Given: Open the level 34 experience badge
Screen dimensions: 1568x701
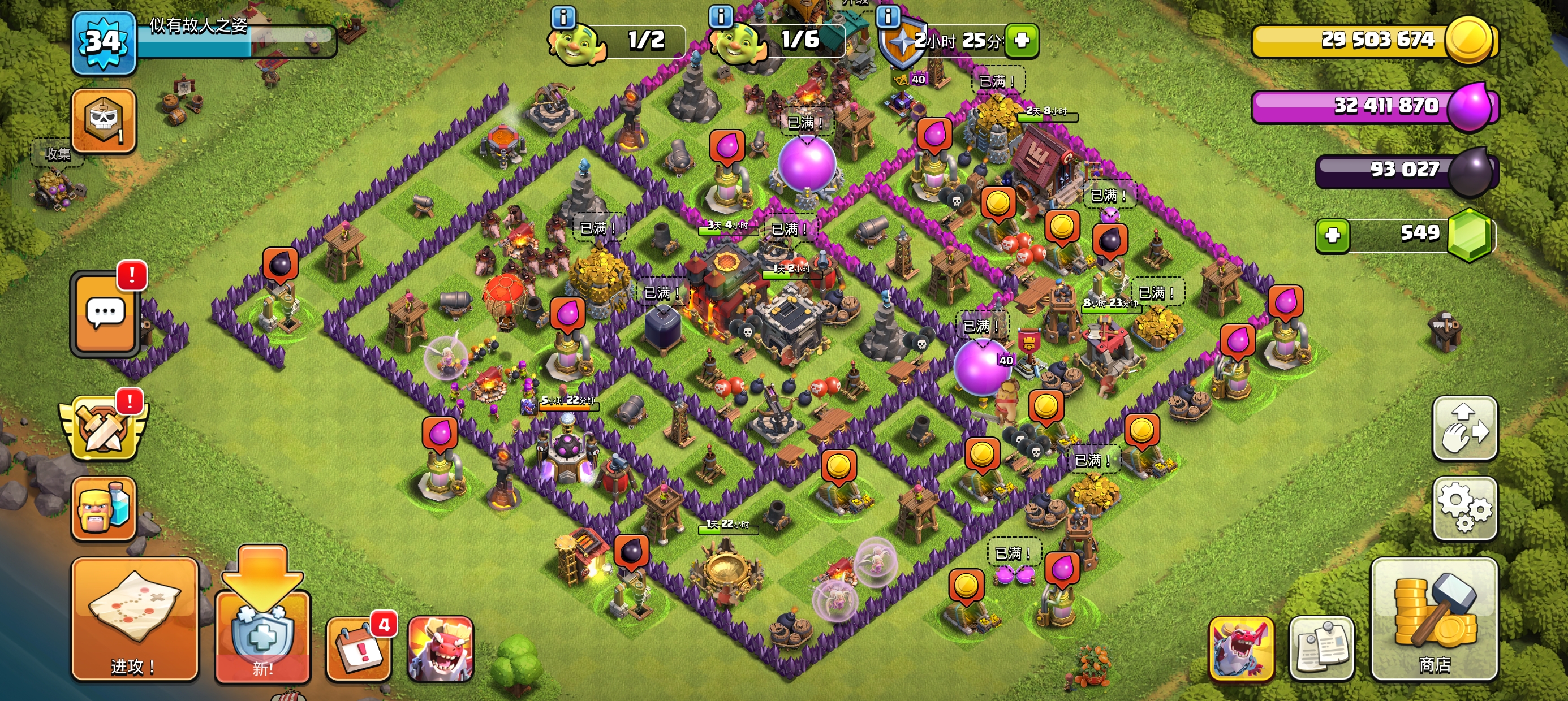Looking at the screenshot, I should 104,42.
